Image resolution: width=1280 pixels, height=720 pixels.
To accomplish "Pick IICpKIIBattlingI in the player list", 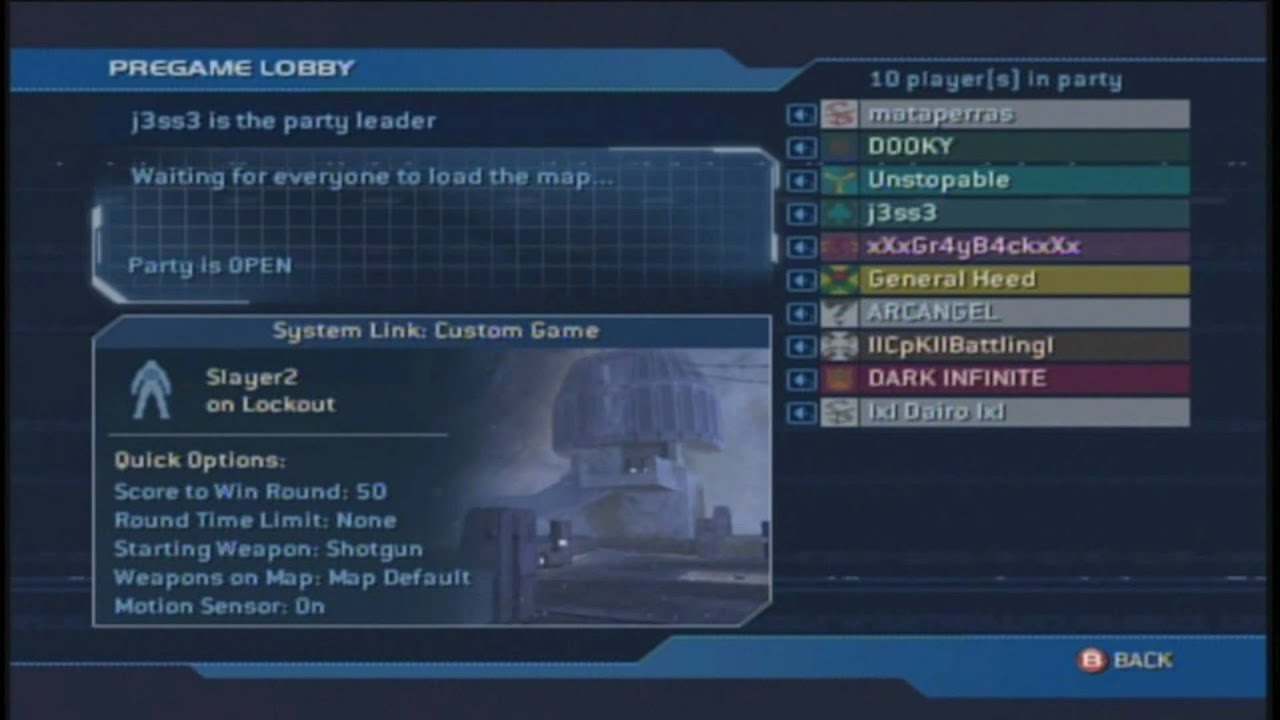I will 1004,346.
